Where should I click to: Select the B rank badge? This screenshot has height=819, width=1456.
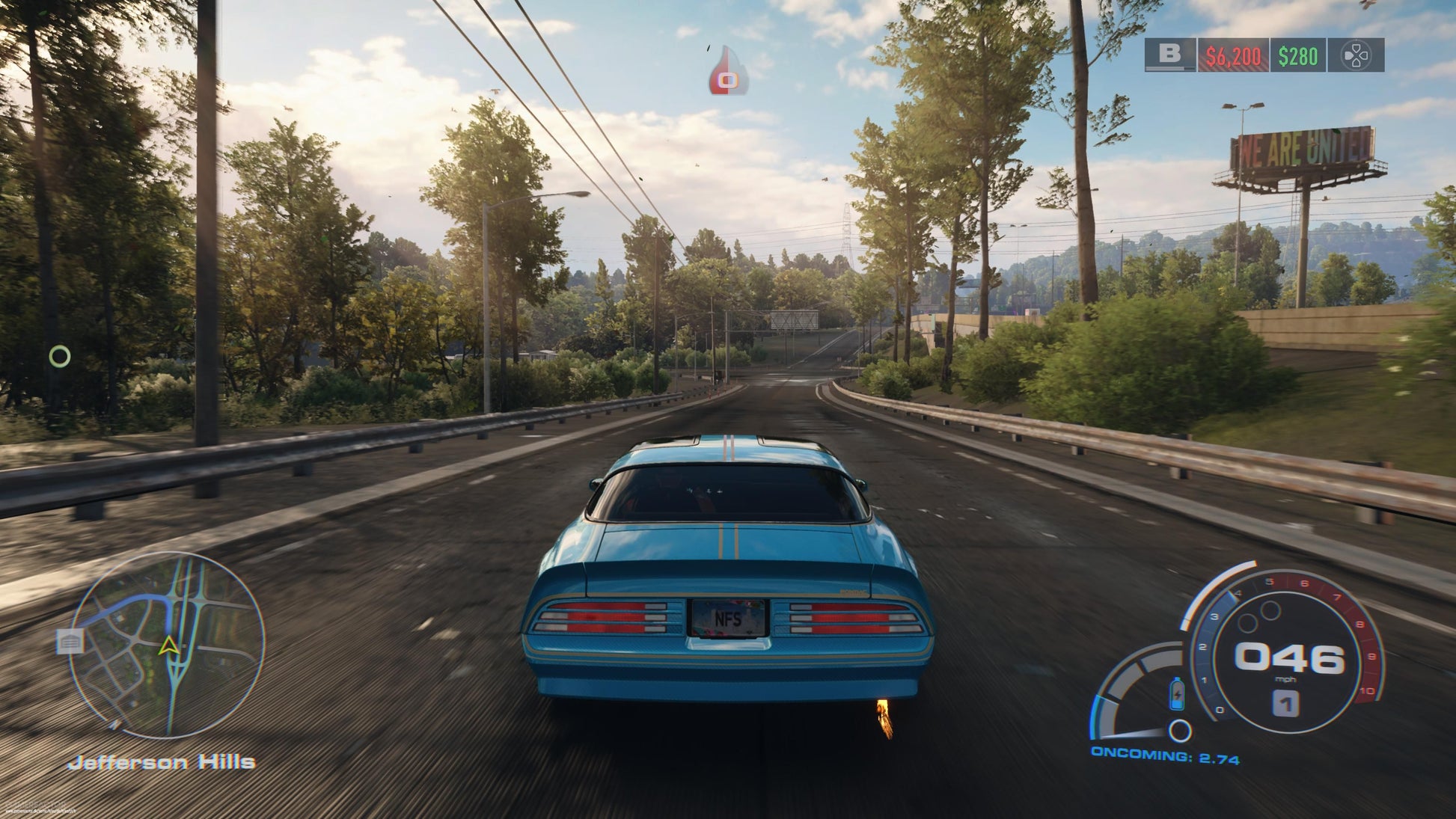pos(1171,53)
